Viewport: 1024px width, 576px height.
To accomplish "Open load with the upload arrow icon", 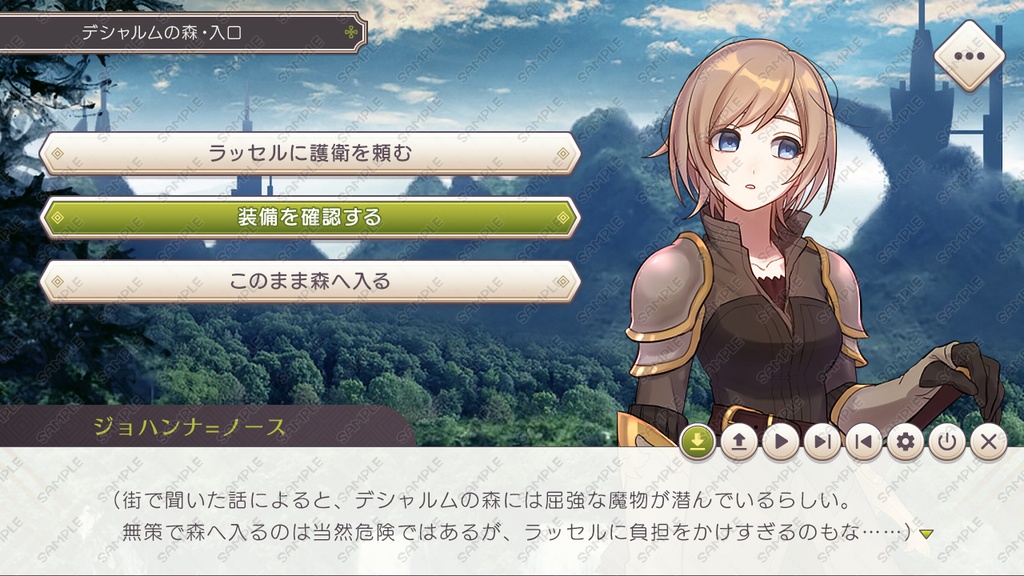I will [x=739, y=441].
